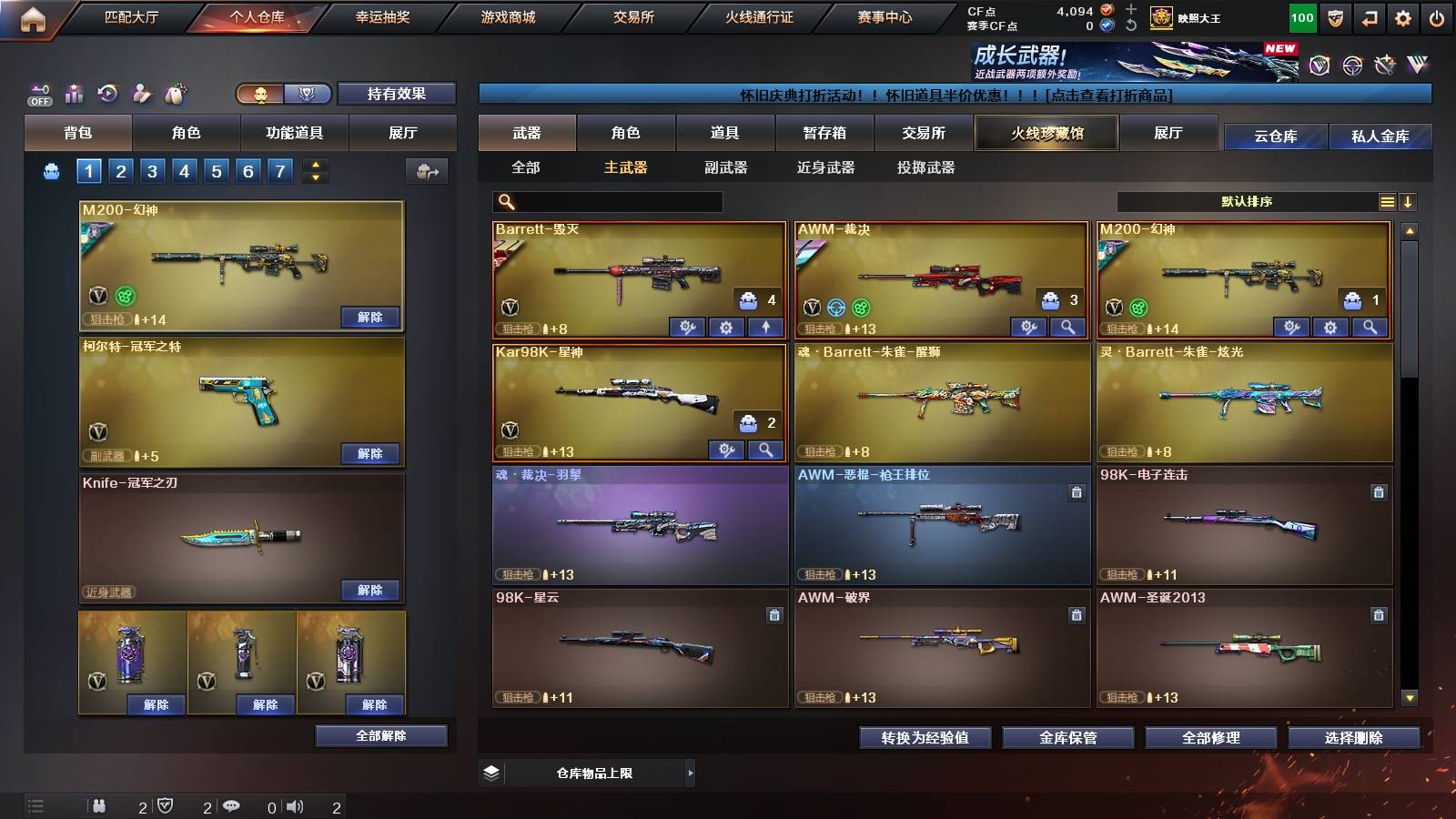The image size is (1456, 819).
Task: Click the replay history icon in top-left toolbar
Action: click(107, 92)
